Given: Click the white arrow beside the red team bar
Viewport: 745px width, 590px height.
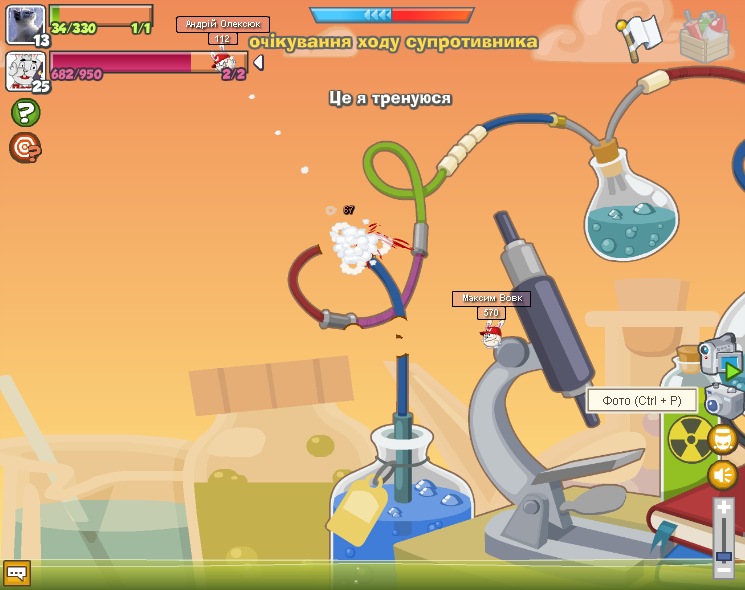Looking at the screenshot, I should (x=258, y=62).
